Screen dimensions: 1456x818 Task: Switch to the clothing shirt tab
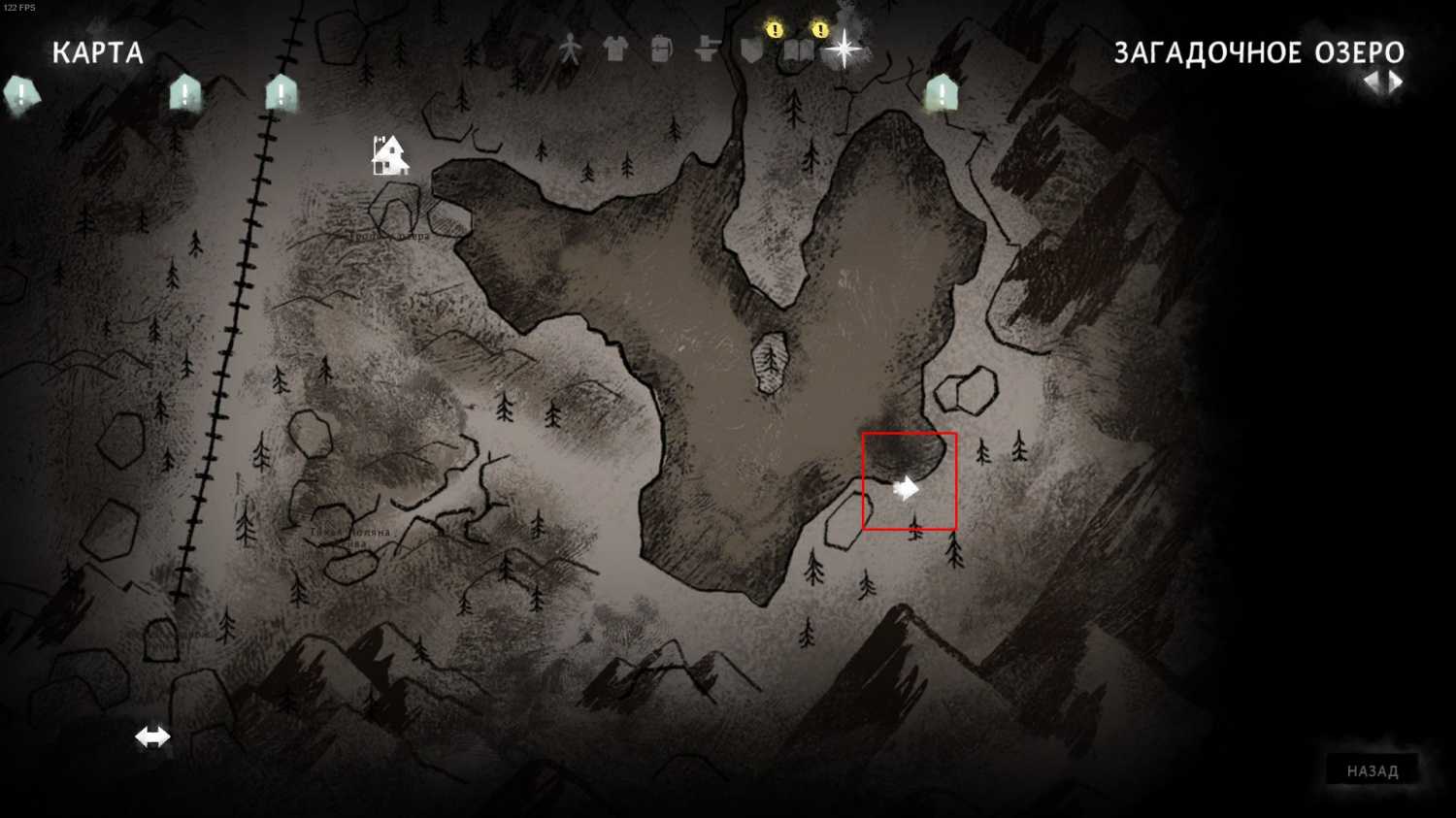click(615, 49)
